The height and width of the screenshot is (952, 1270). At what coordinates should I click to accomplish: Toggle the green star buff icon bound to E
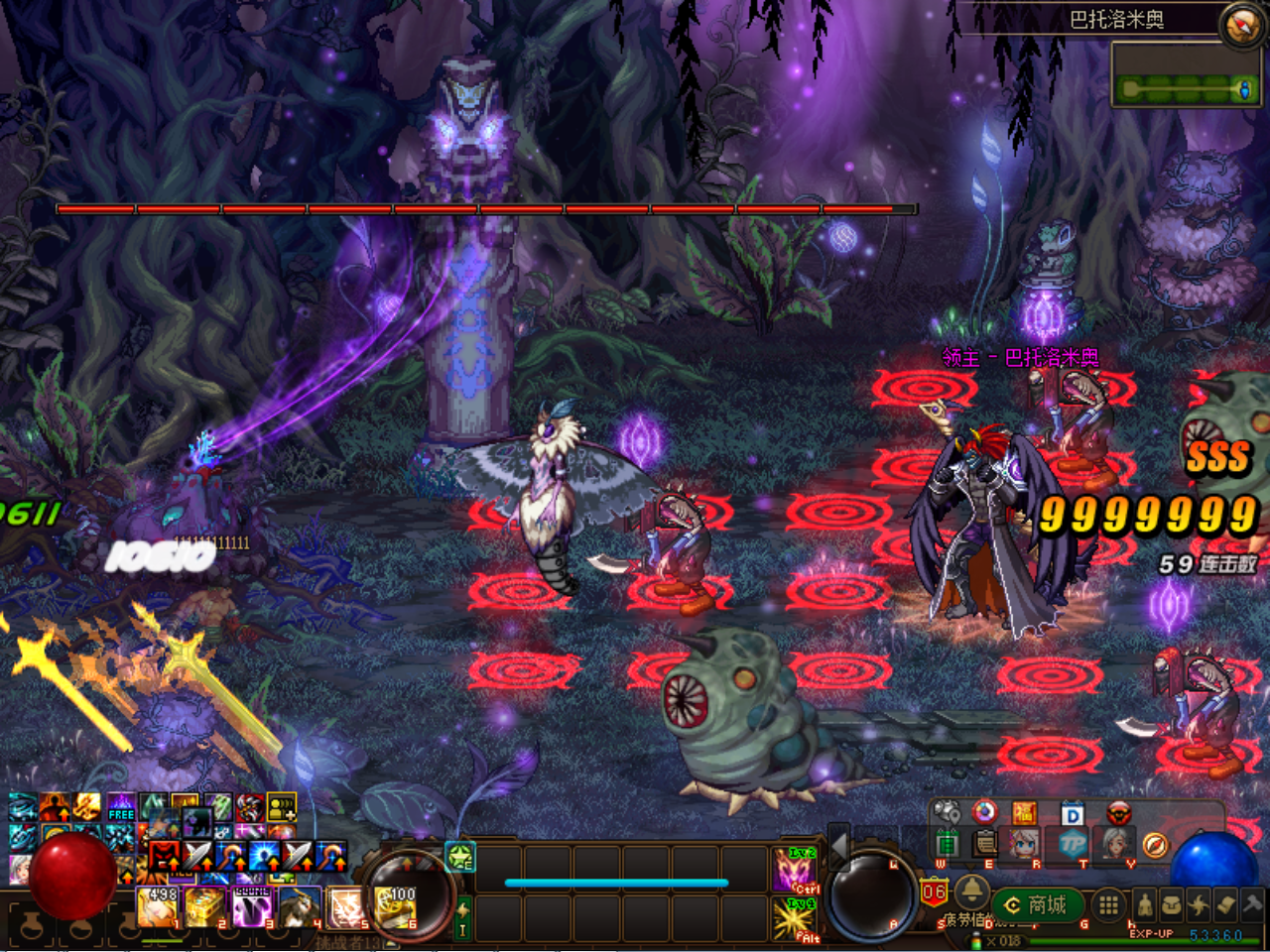tap(458, 859)
